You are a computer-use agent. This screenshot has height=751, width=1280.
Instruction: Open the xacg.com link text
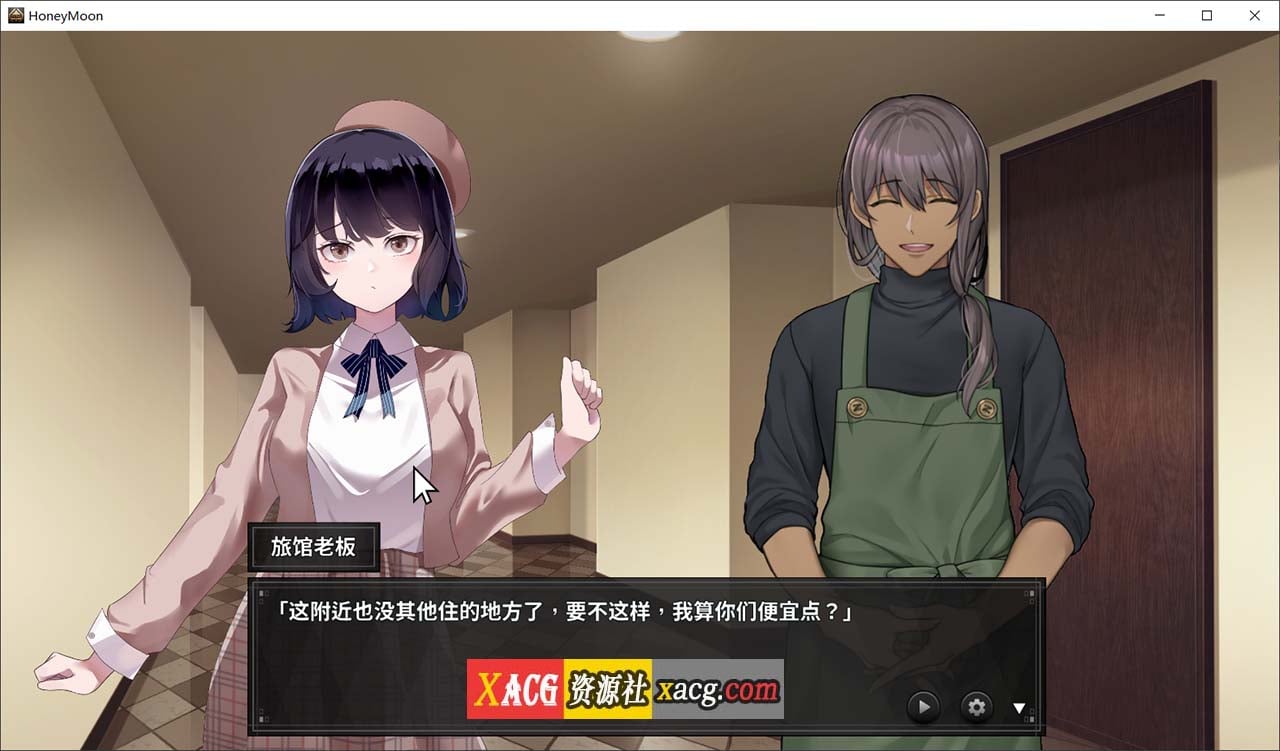coord(715,689)
